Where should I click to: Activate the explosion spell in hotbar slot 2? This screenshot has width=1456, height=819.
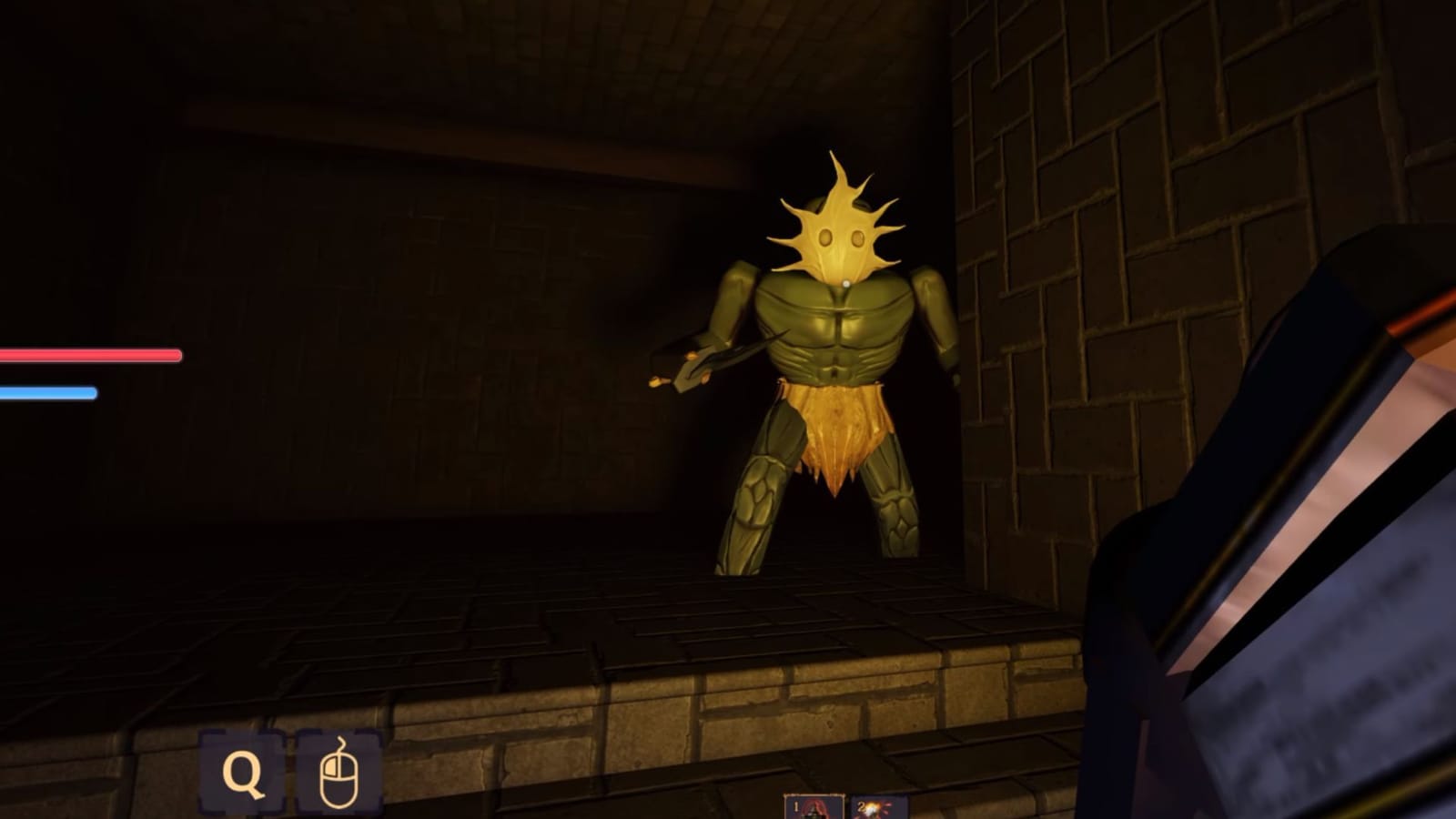[x=874, y=810]
